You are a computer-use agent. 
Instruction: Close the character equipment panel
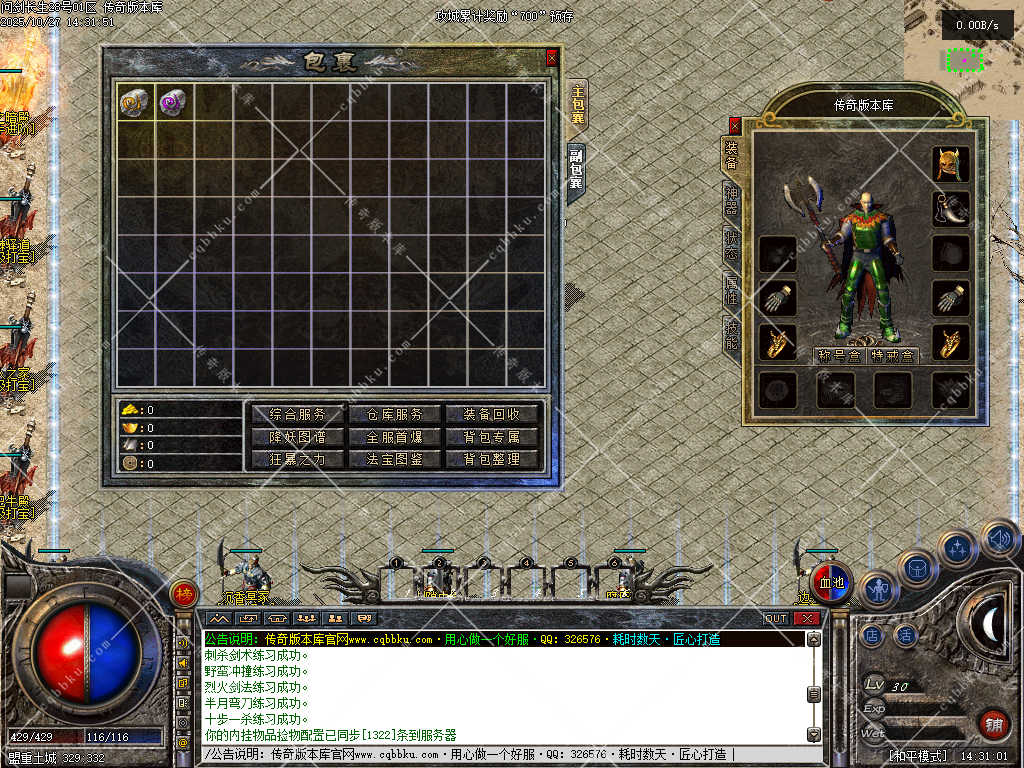point(735,125)
